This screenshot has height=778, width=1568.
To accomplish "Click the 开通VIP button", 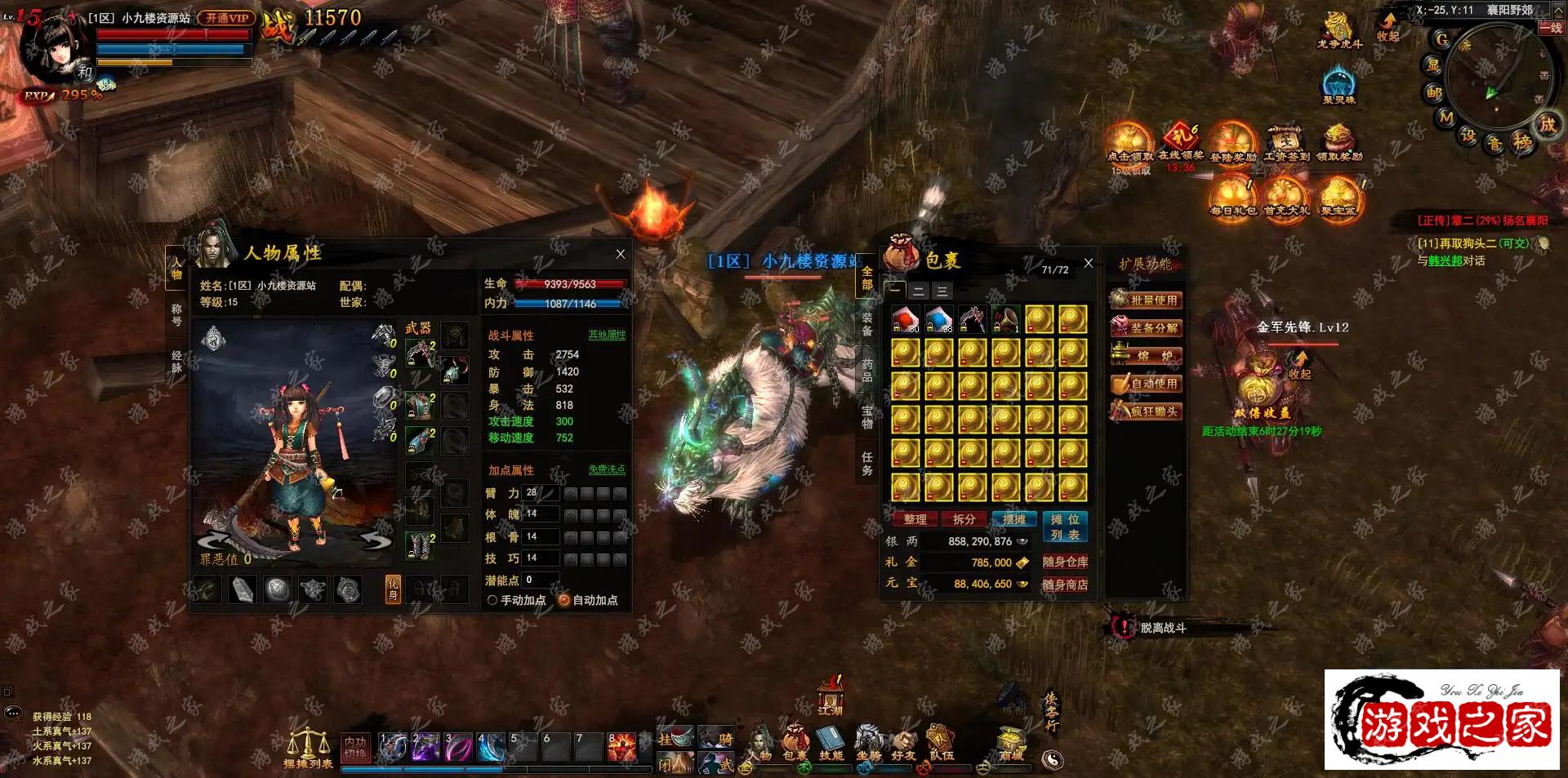I will [x=226, y=18].
